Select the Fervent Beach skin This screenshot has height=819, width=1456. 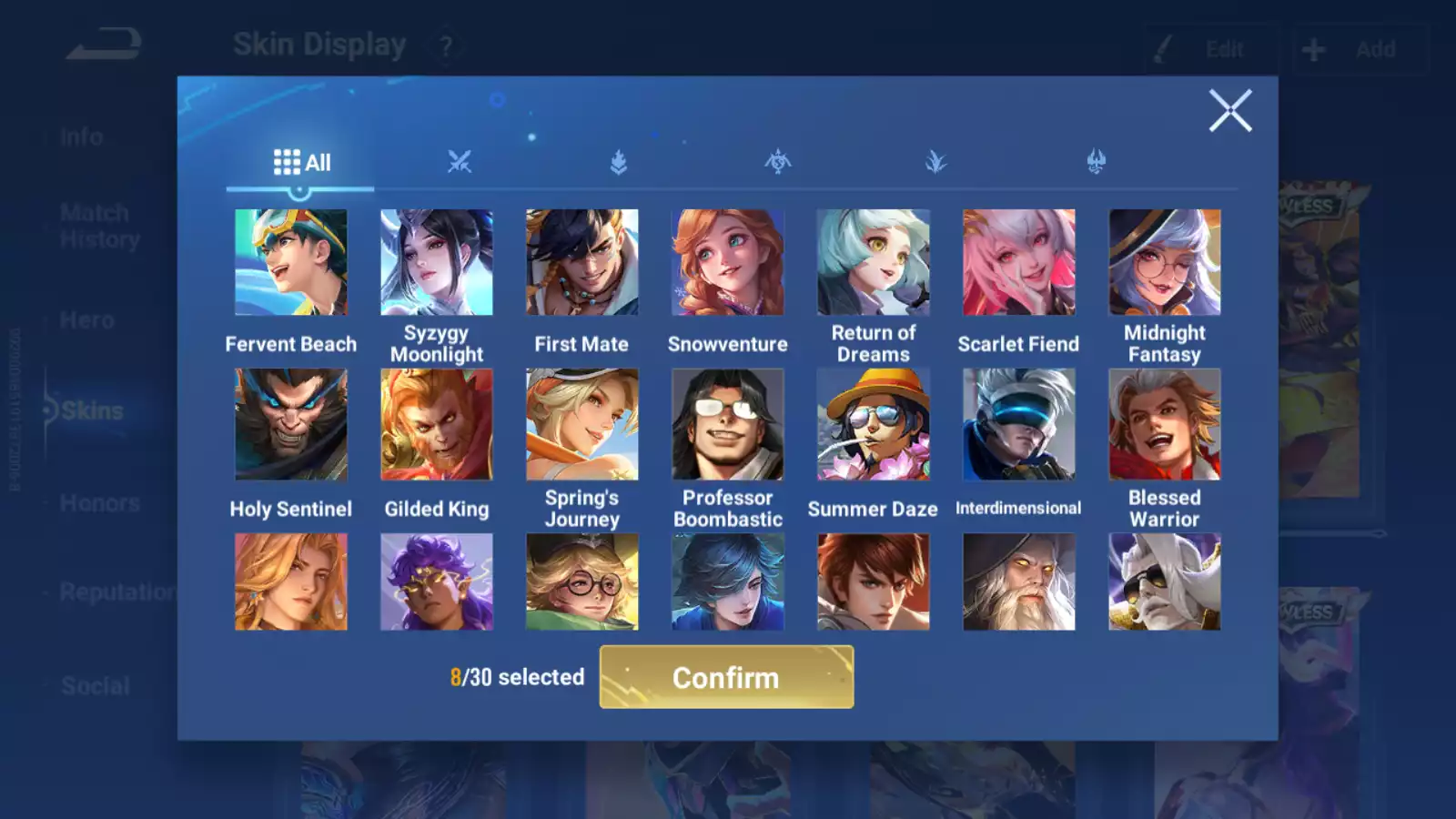291,262
